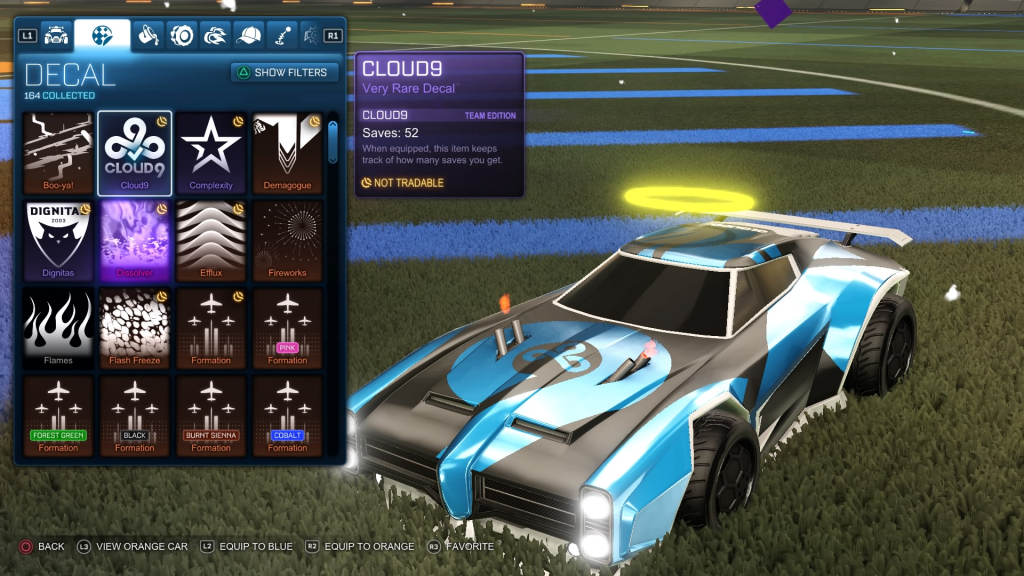The image size is (1024, 576).
Task: Click the decal list scrollbar
Action: tap(333, 140)
